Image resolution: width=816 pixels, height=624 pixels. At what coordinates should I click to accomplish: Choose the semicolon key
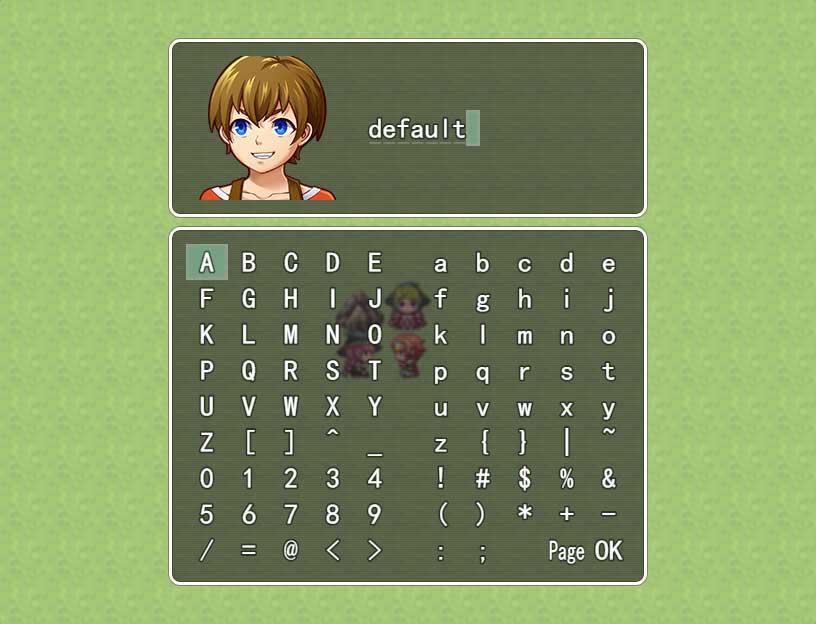(482, 550)
